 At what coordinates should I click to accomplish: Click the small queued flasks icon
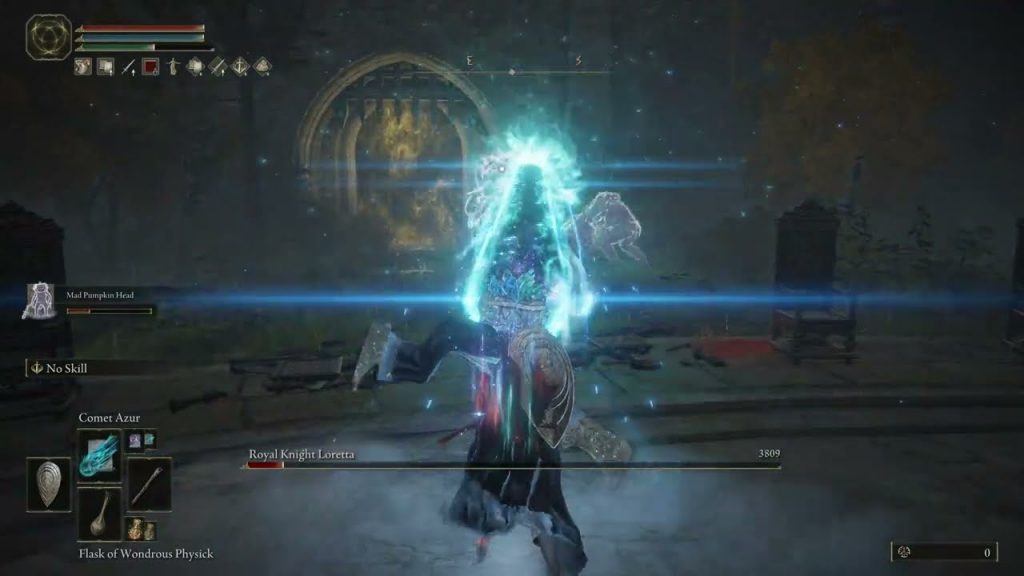[x=141, y=529]
